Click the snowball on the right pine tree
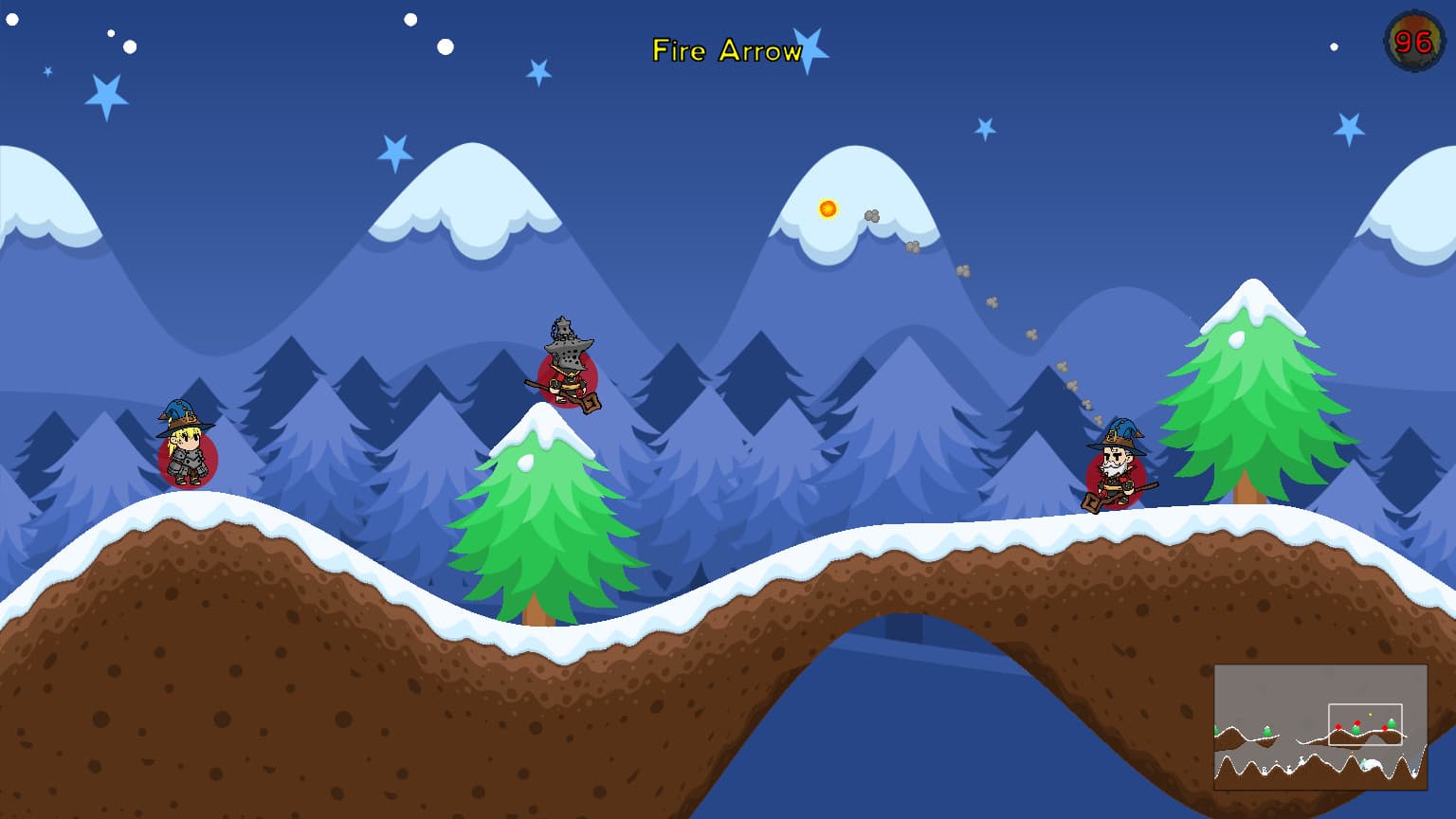Screen dimensions: 1456x819 coord(1237,339)
